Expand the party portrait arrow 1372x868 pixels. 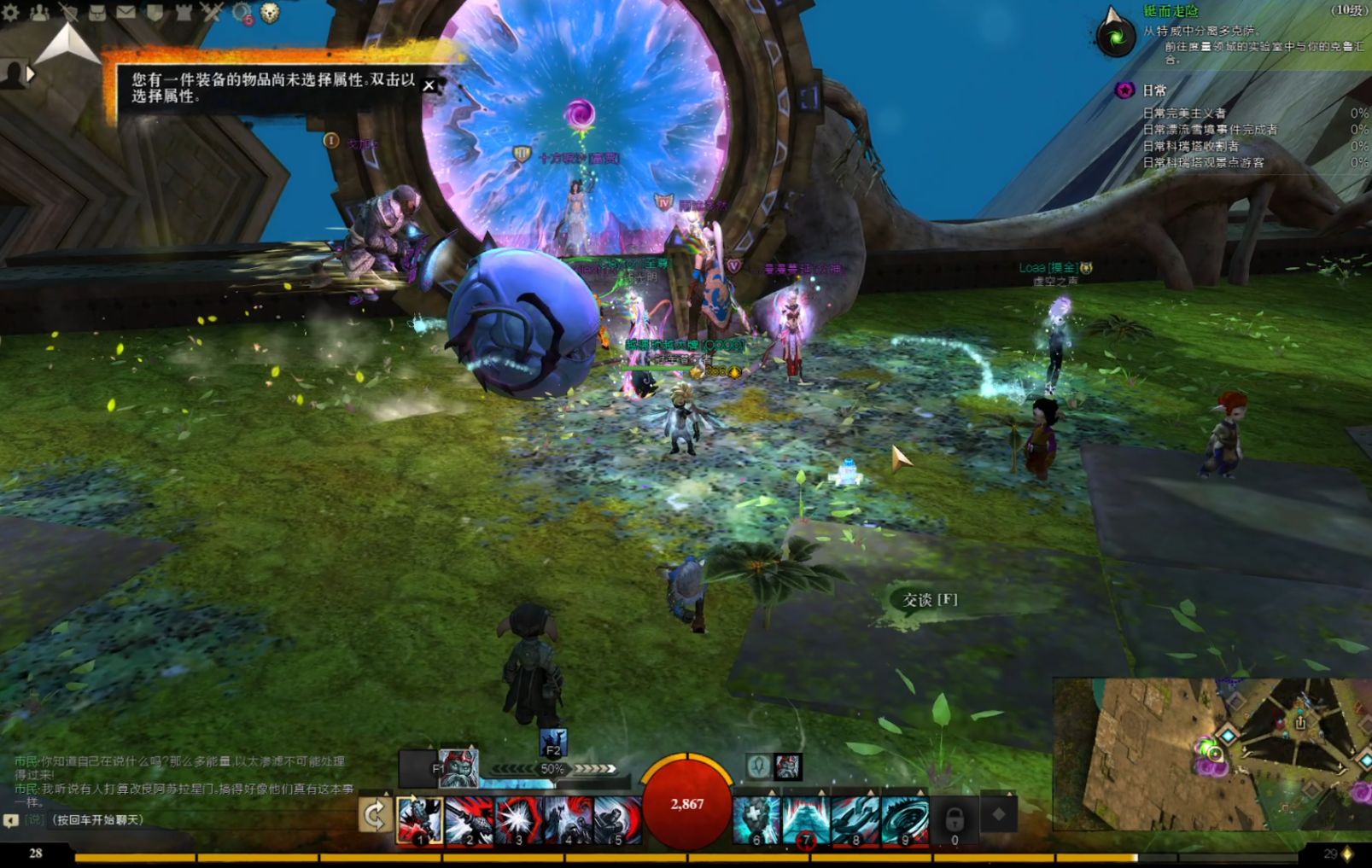click(x=31, y=74)
